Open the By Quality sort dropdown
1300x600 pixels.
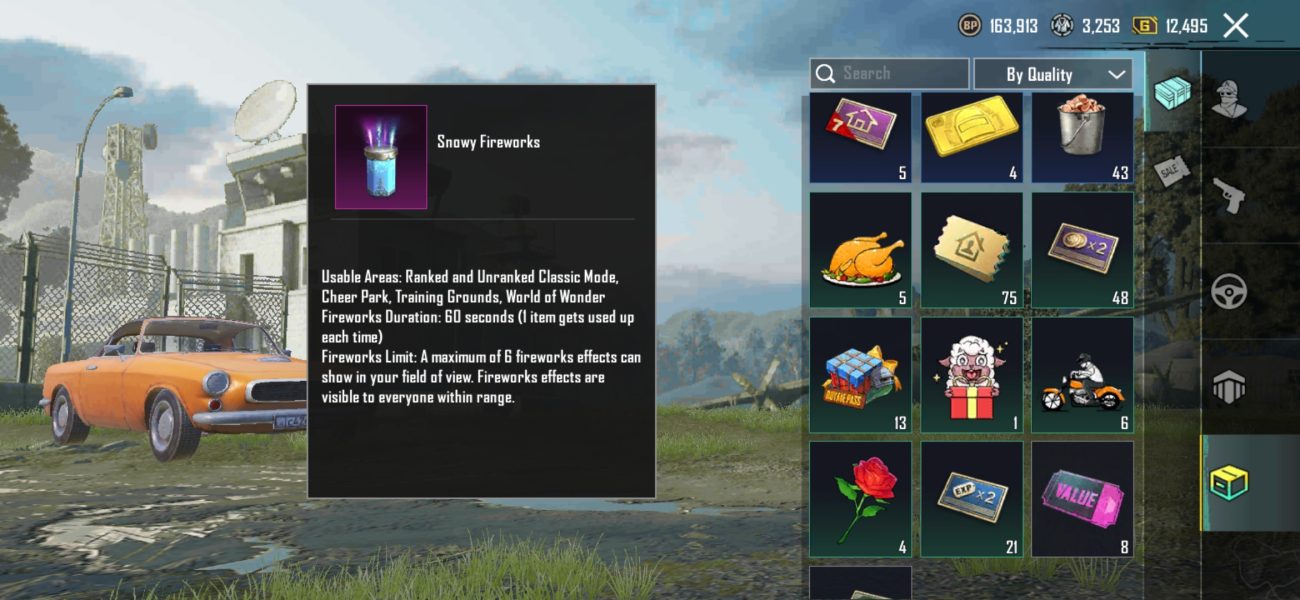point(1053,74)
